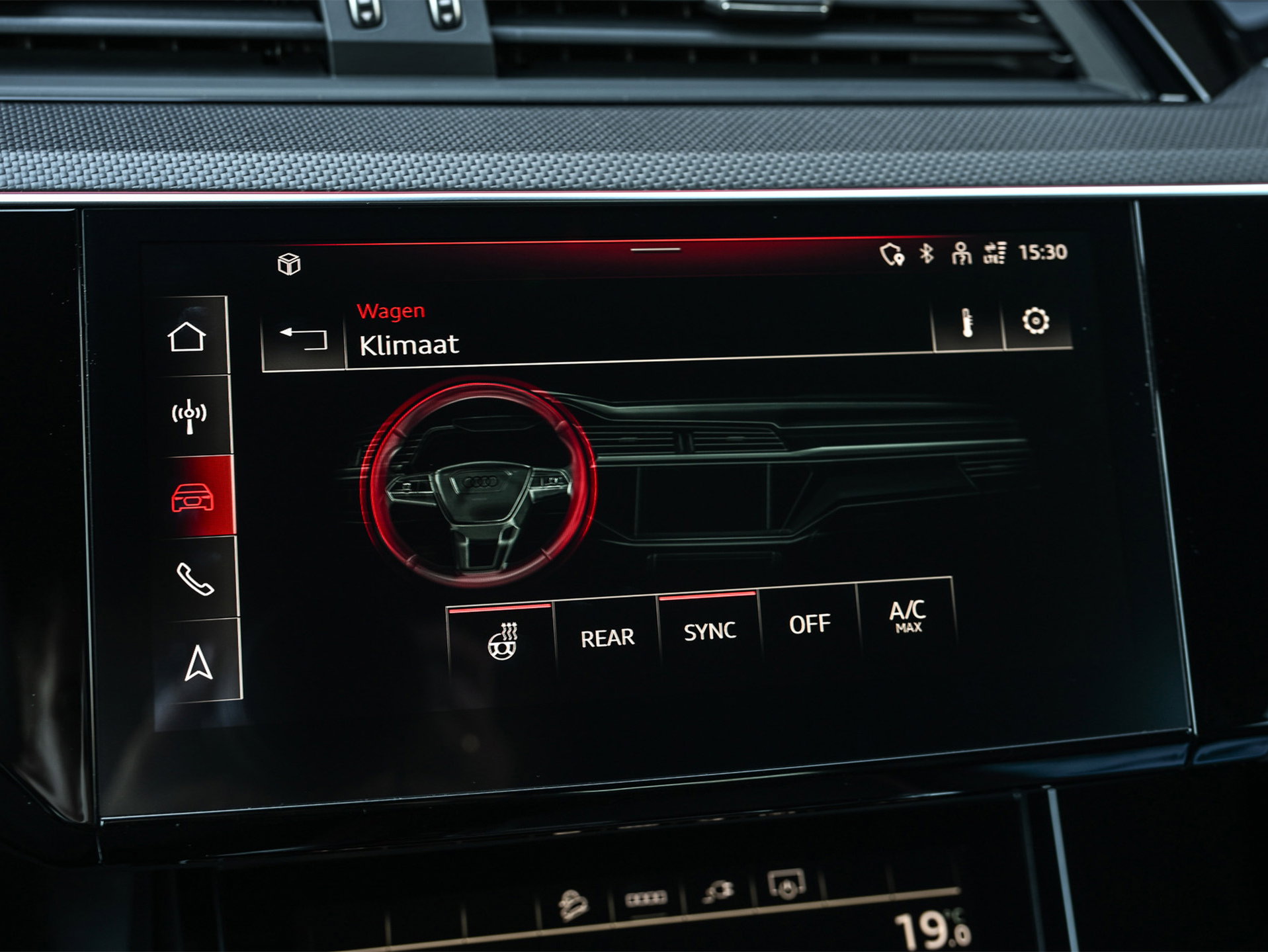Tap the passenger detection icon in status bar
Screen dimensions: 1268x952
click(960, 253)
